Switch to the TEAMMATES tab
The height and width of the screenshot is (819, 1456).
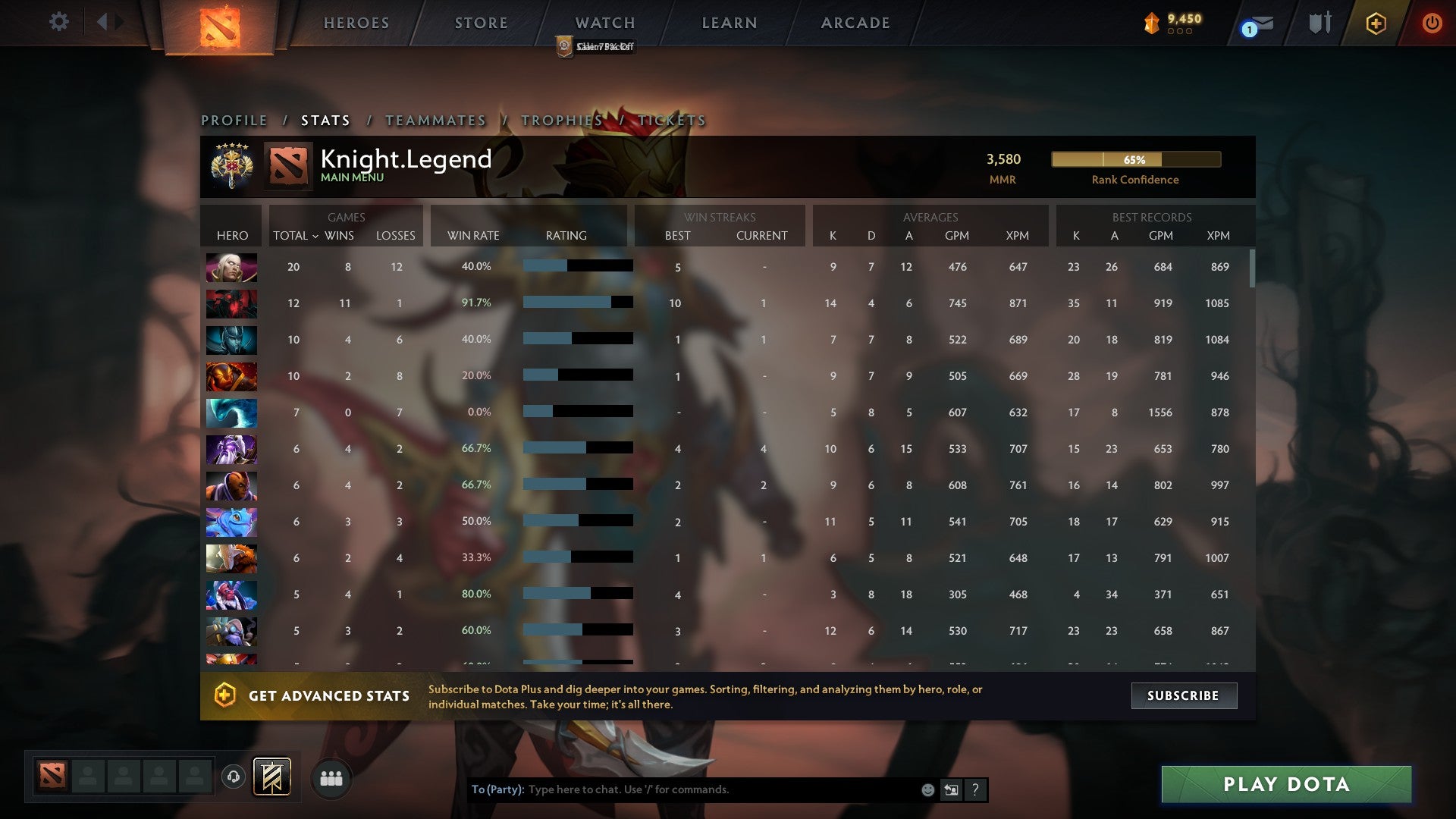(x=435, y=120)
